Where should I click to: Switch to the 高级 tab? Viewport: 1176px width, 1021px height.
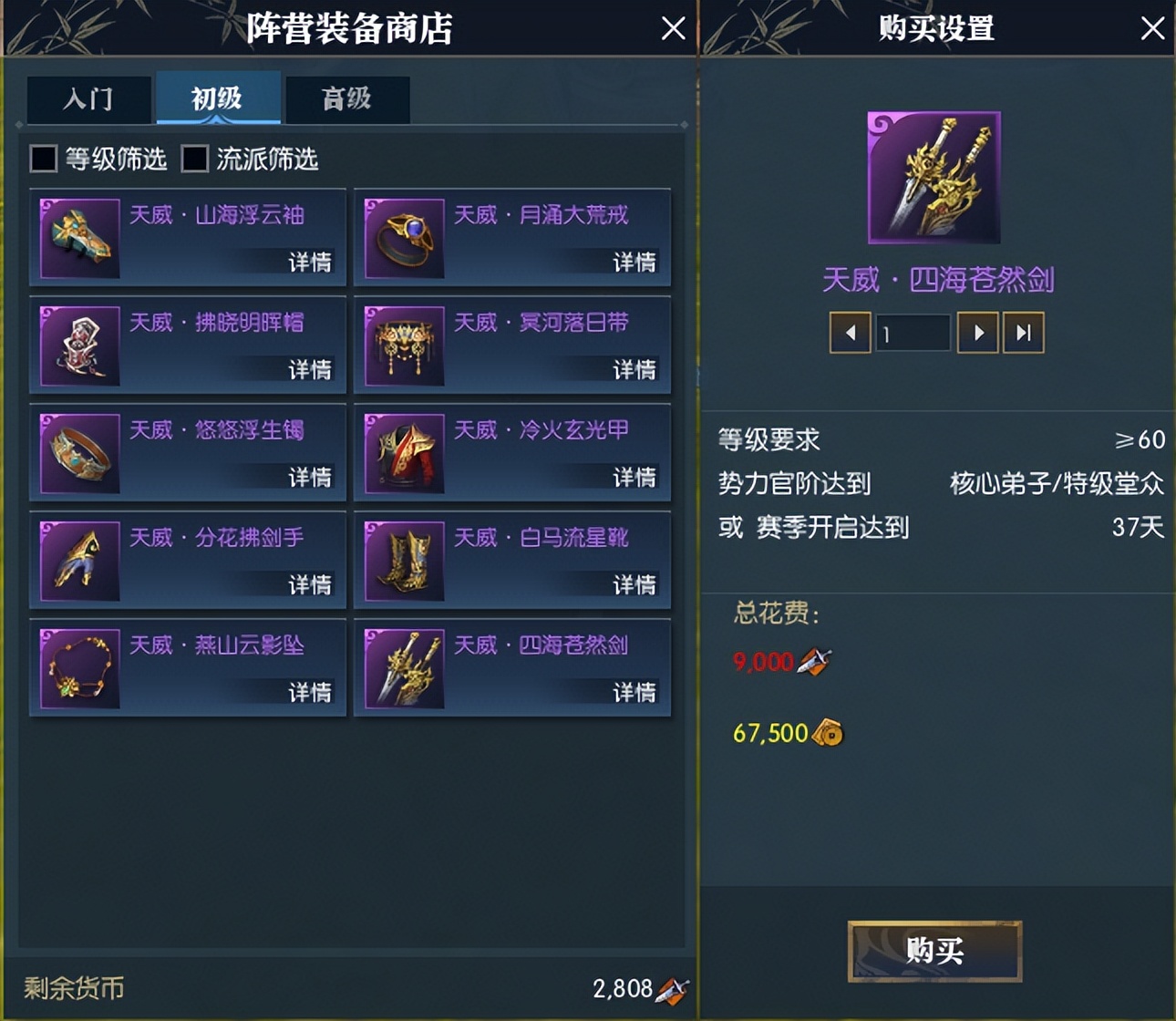[x=347, y=99]
